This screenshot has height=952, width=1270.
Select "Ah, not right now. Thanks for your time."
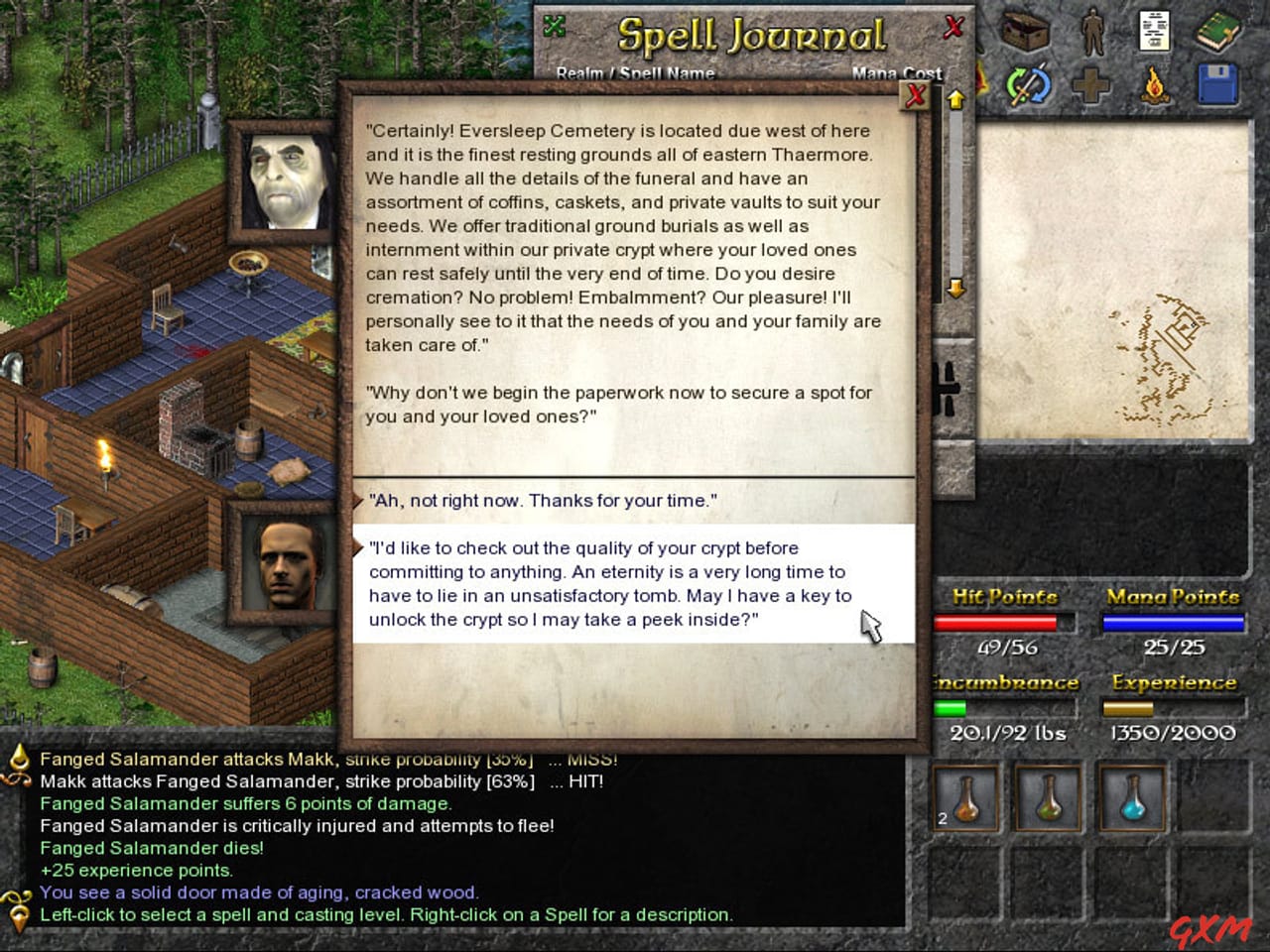[x=542, y=501]
